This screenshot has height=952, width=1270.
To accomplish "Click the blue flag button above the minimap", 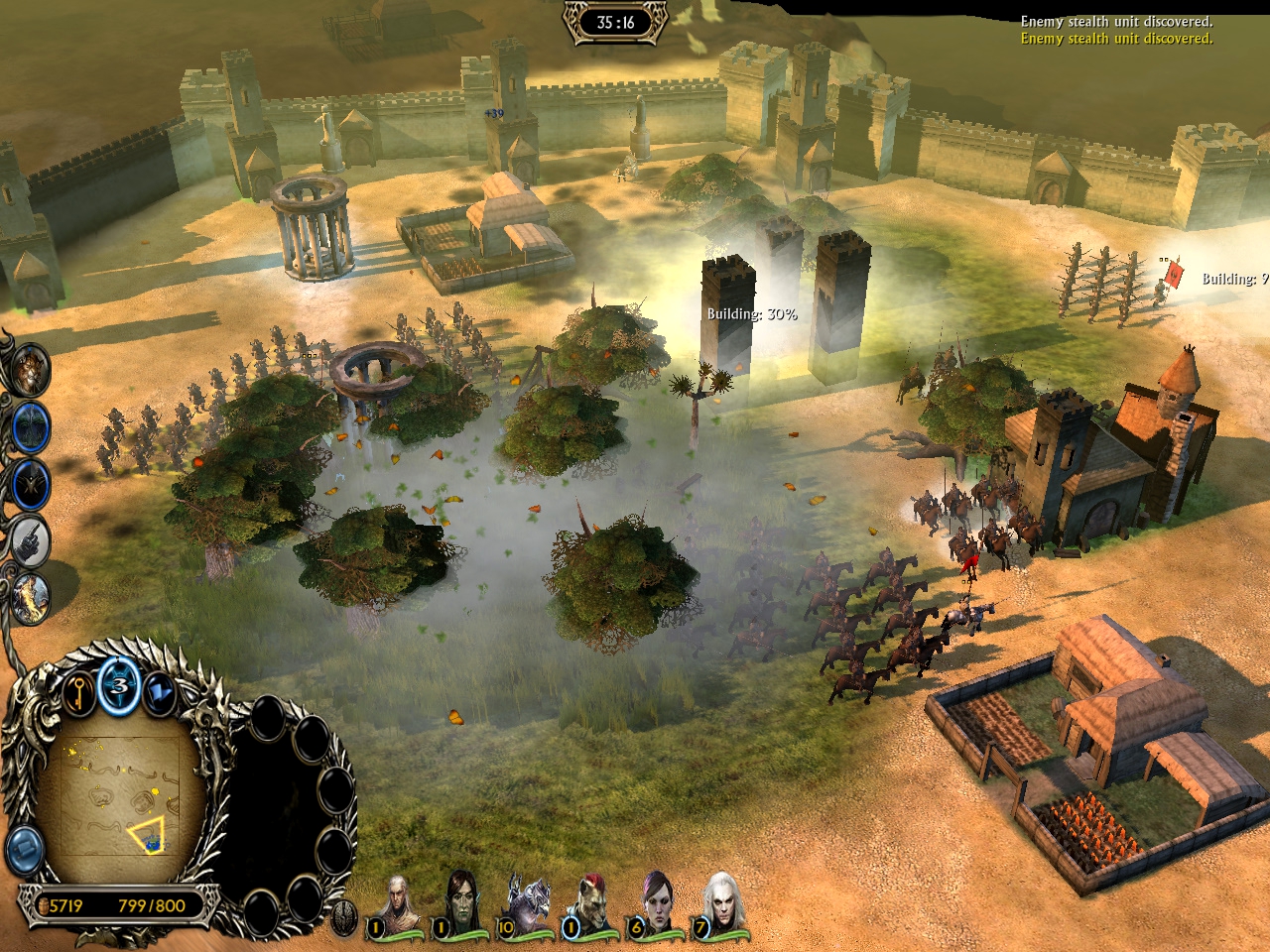I will pos(159,692).
